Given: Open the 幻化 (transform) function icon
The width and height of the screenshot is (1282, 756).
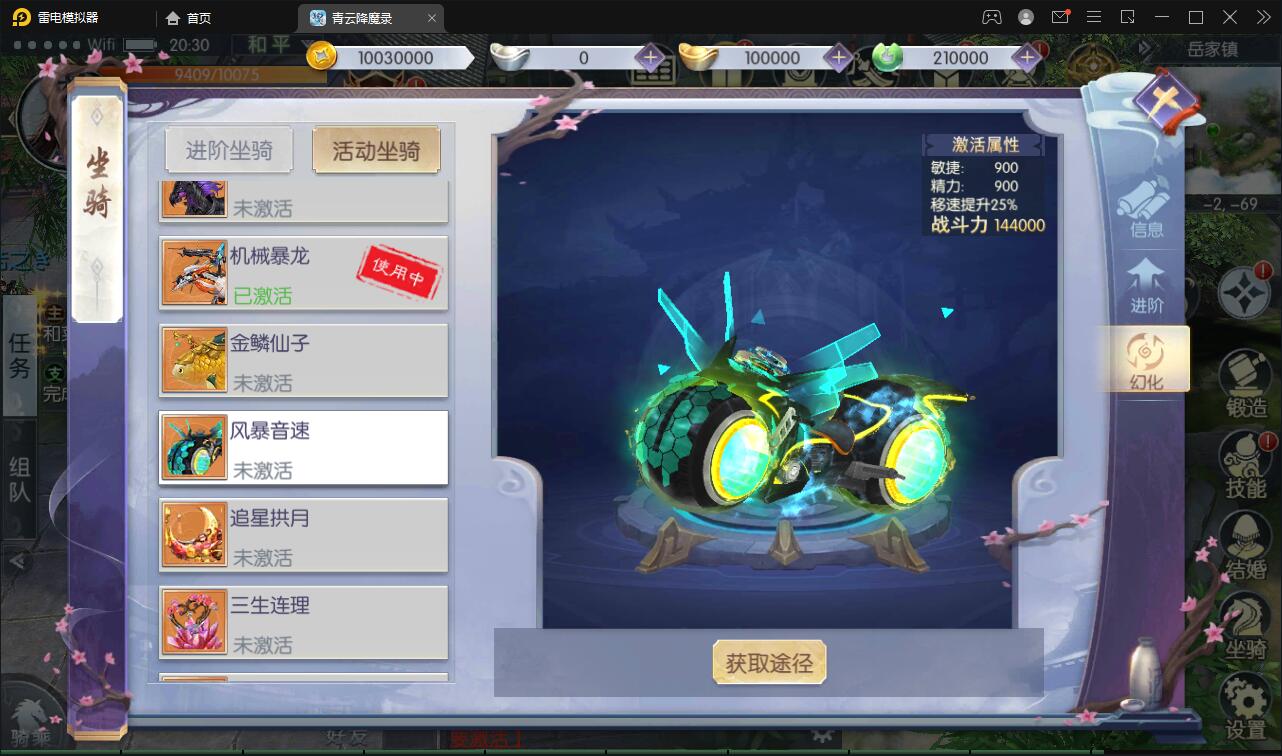Looking at the screenshot, I should pyautogui.click(x=1145, y=358).
